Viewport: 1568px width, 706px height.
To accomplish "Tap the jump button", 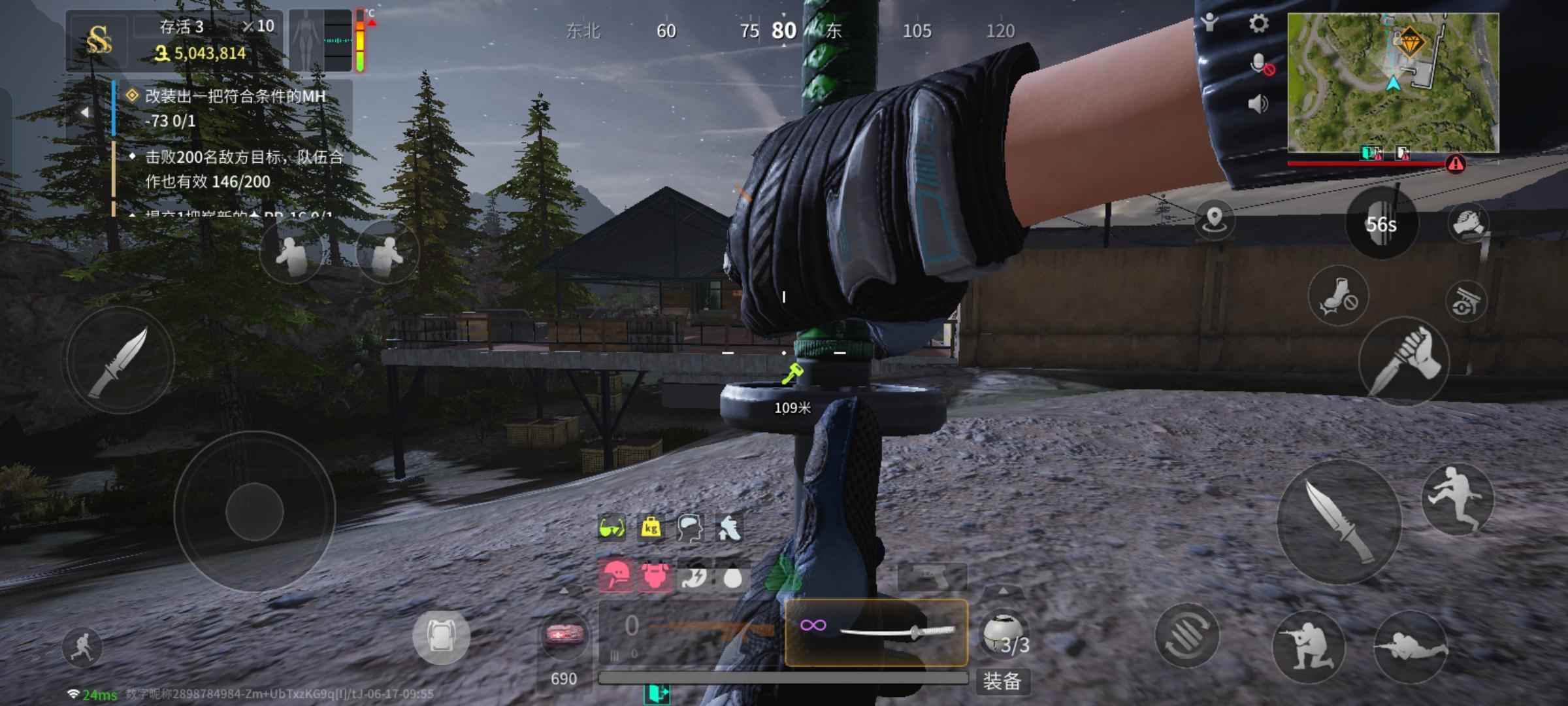I will (x=1457, y=499).
